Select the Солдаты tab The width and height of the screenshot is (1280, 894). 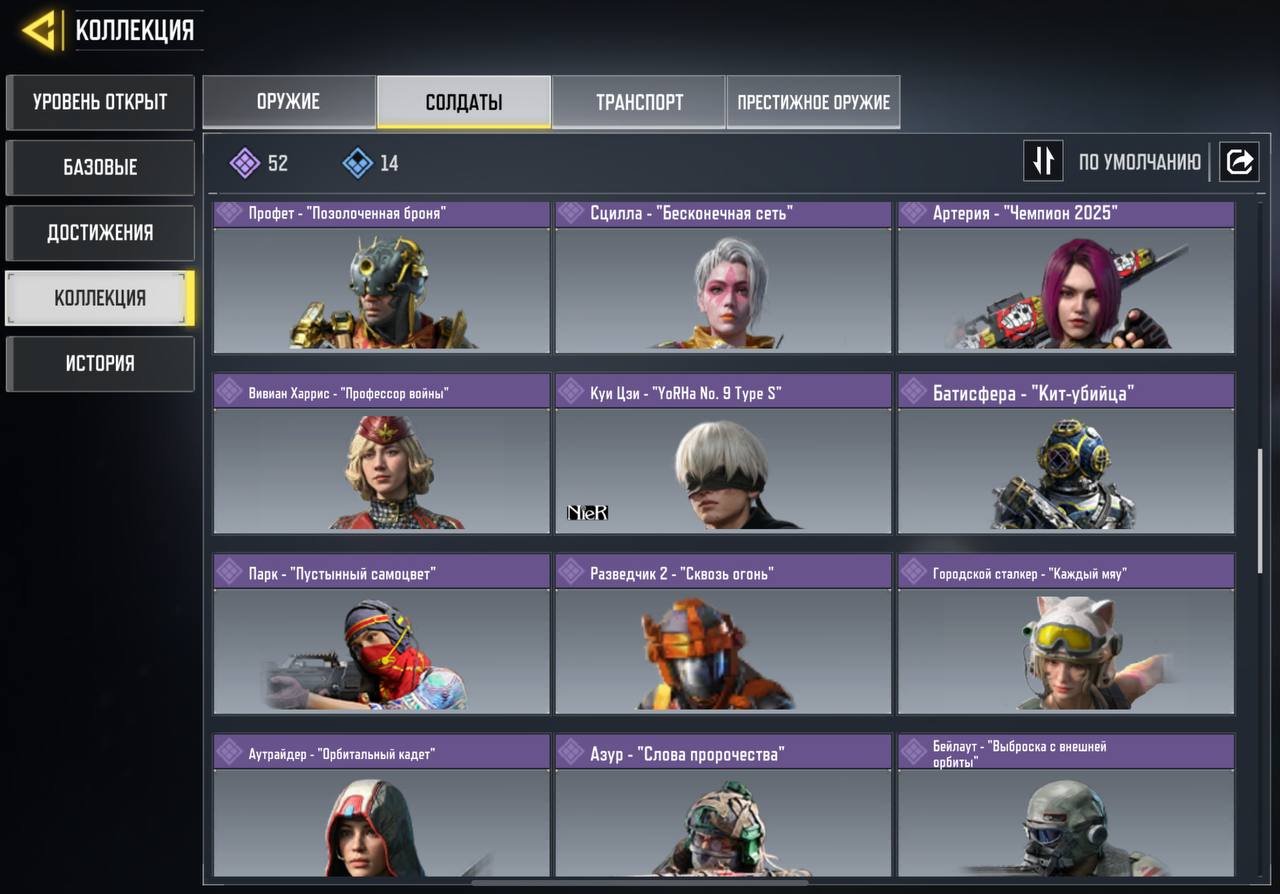464,102
